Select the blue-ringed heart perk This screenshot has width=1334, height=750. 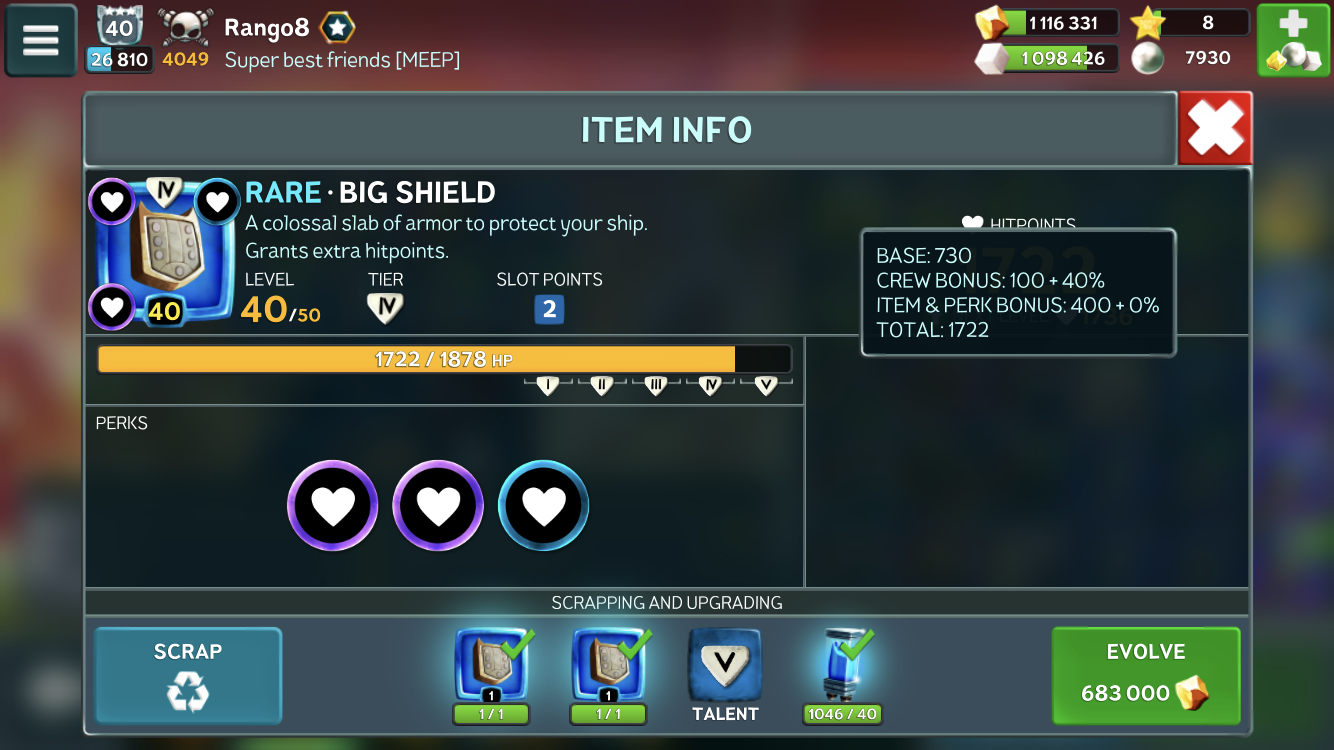point(543,506)
